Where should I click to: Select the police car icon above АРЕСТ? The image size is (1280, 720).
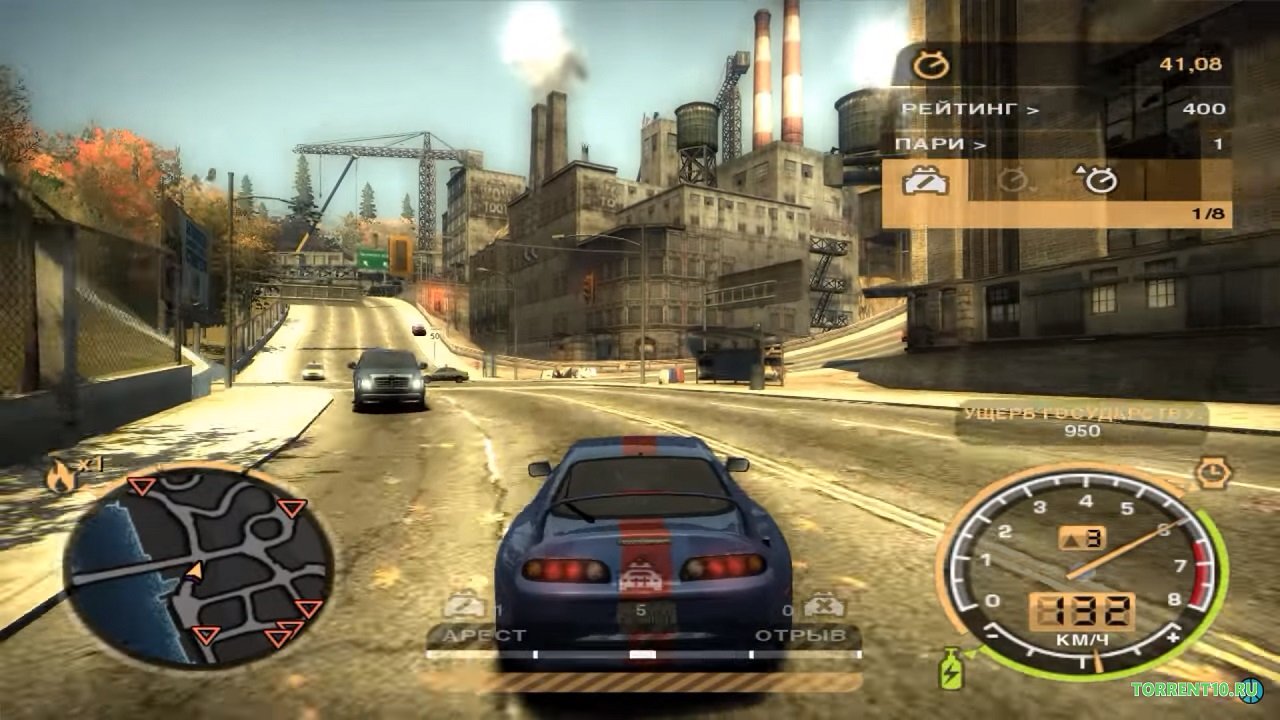464,605
